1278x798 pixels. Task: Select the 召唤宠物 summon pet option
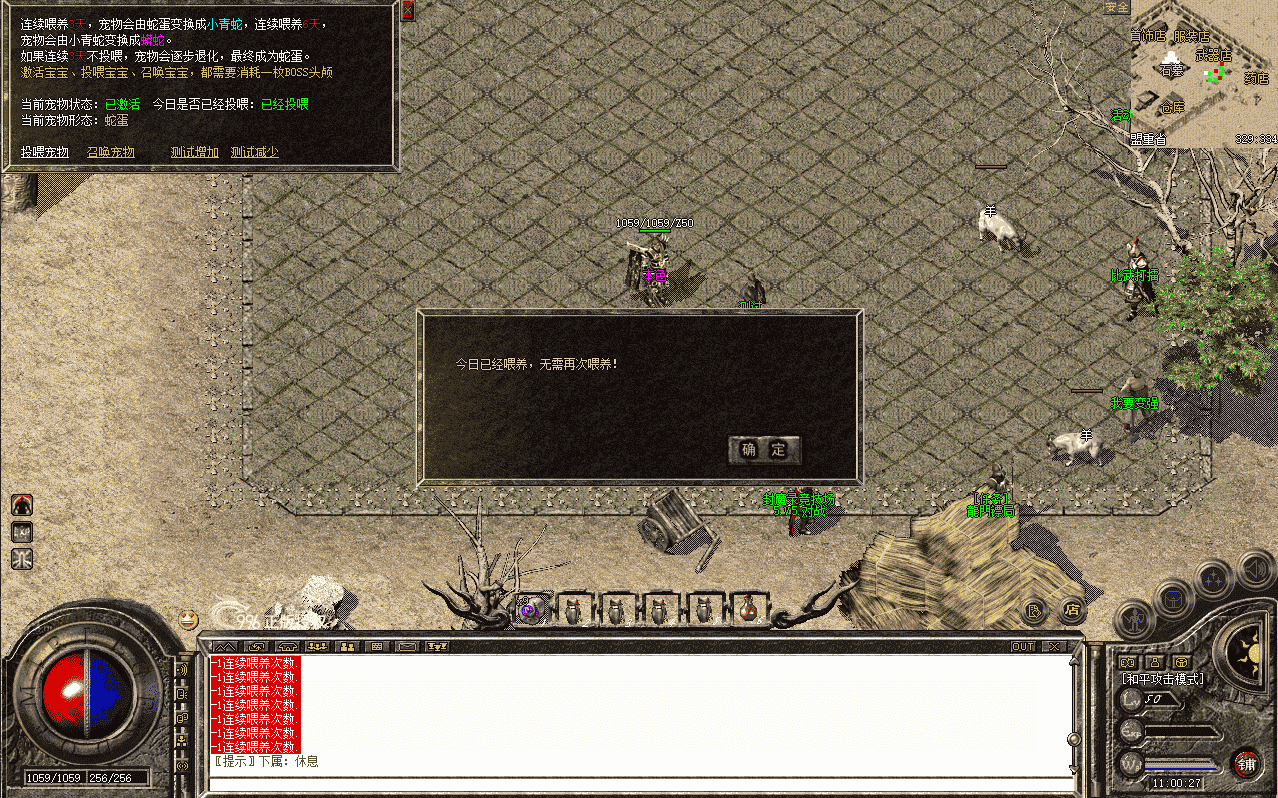[110, 152]
